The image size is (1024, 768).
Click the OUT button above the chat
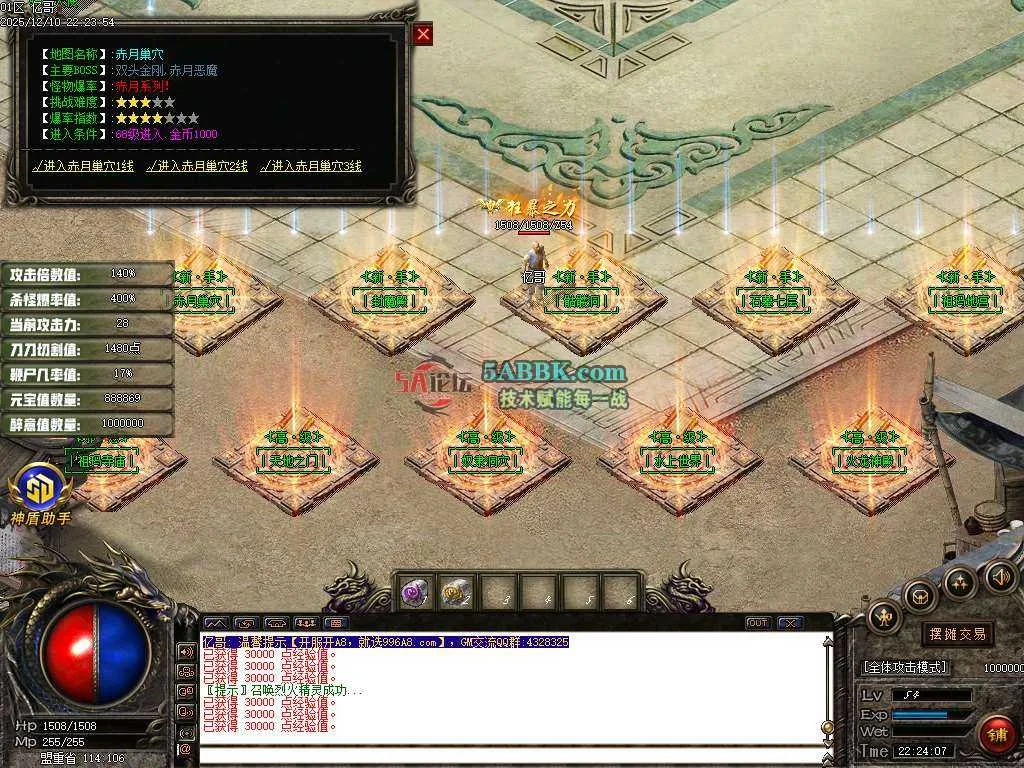coord(758,623)
